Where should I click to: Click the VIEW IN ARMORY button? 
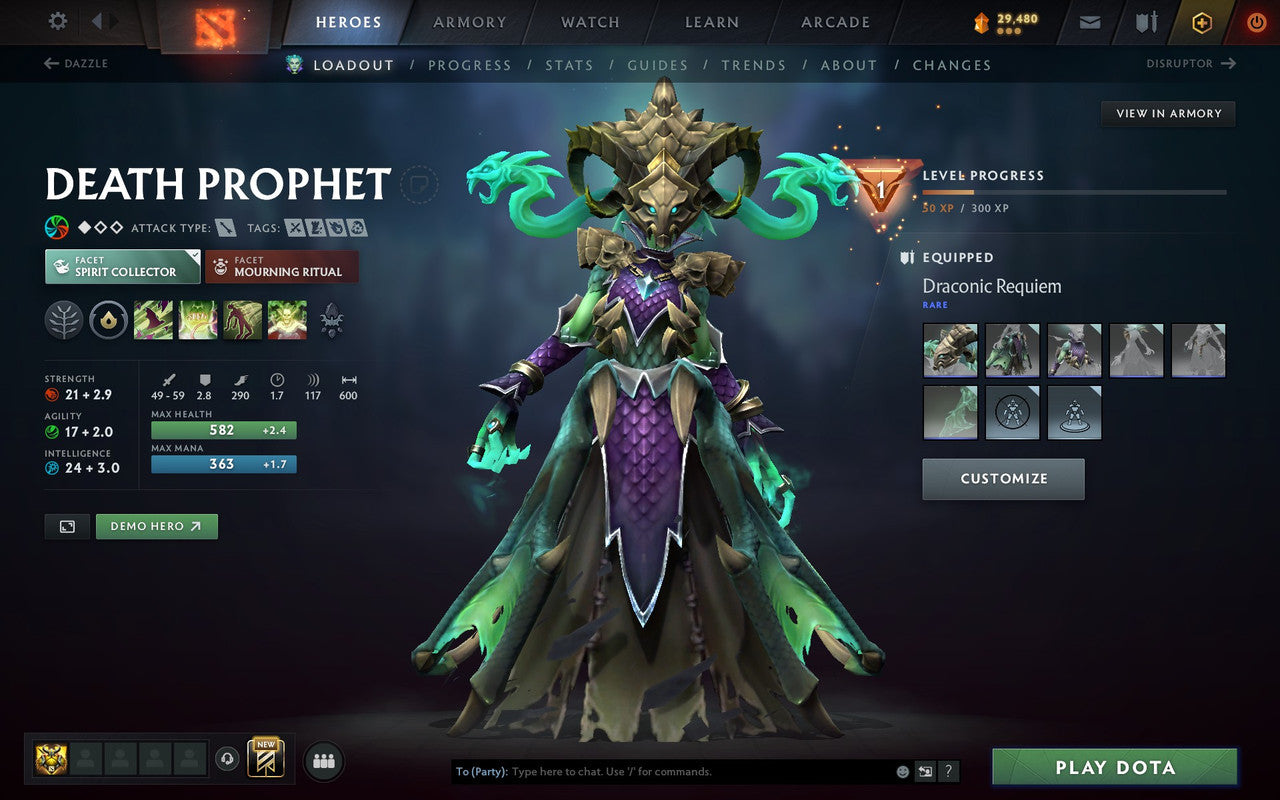(1167, 113)
